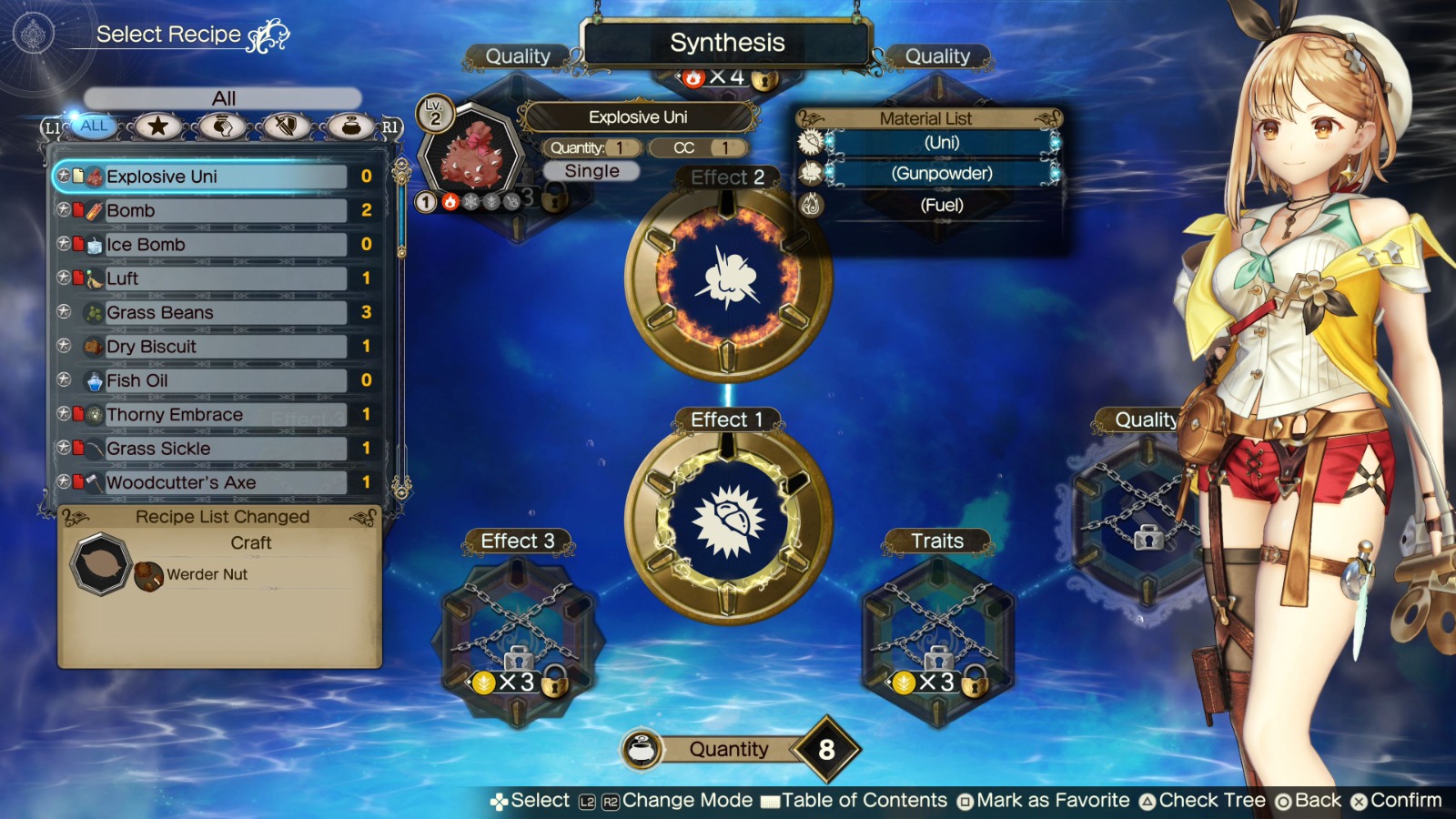
Task: Change the Single synthesis mode selector
Action: 590,171
